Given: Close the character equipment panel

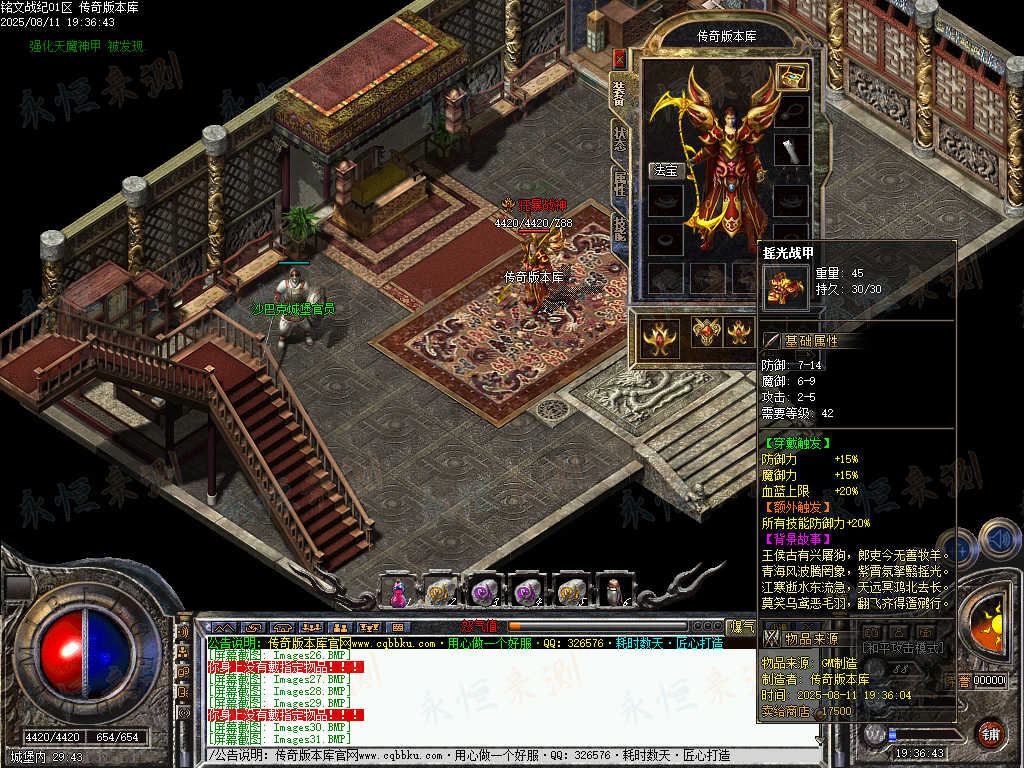Looking at the screenshot, I should click(x=619, y=58).
